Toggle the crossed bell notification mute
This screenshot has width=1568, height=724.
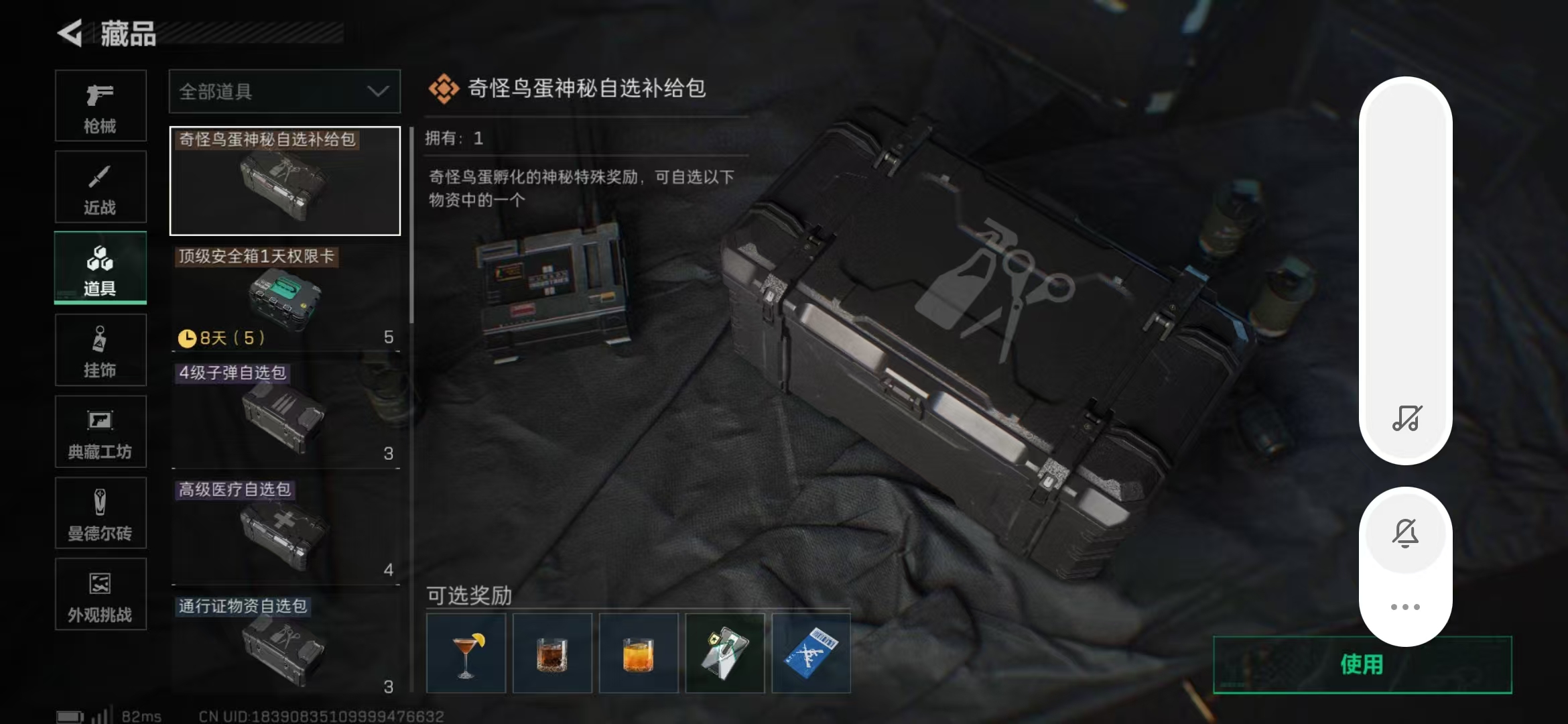(x=1406, y=533)
